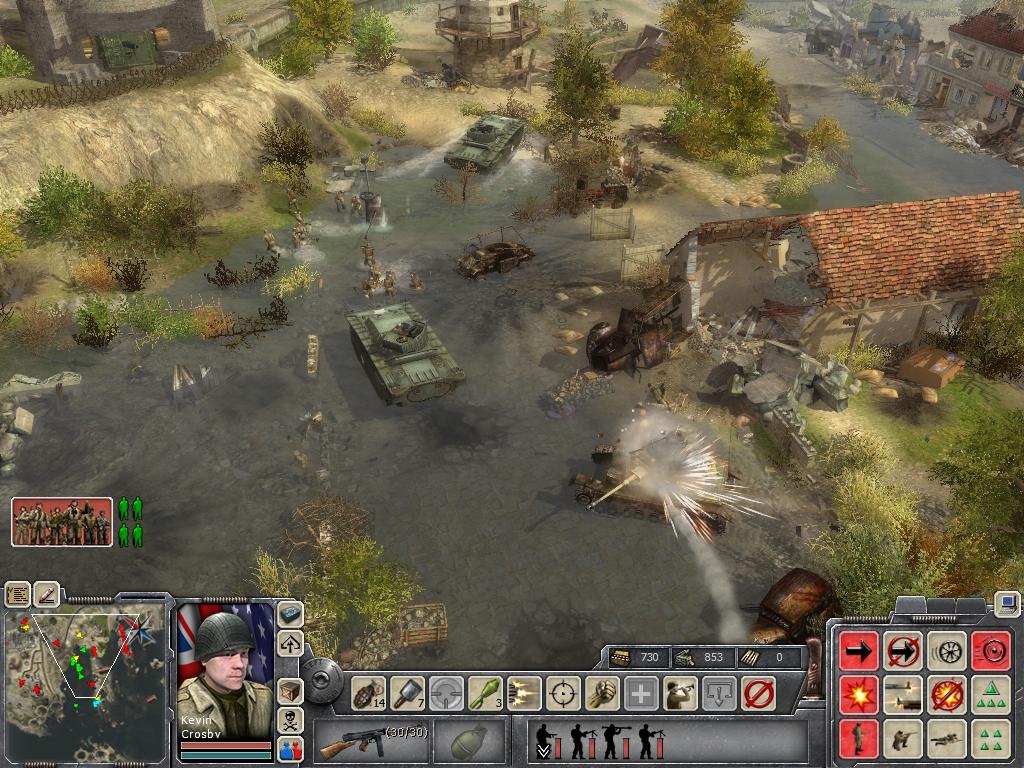
Task: Choose the anti-tank grenade with 7 count
Action: tap(407, 692)
